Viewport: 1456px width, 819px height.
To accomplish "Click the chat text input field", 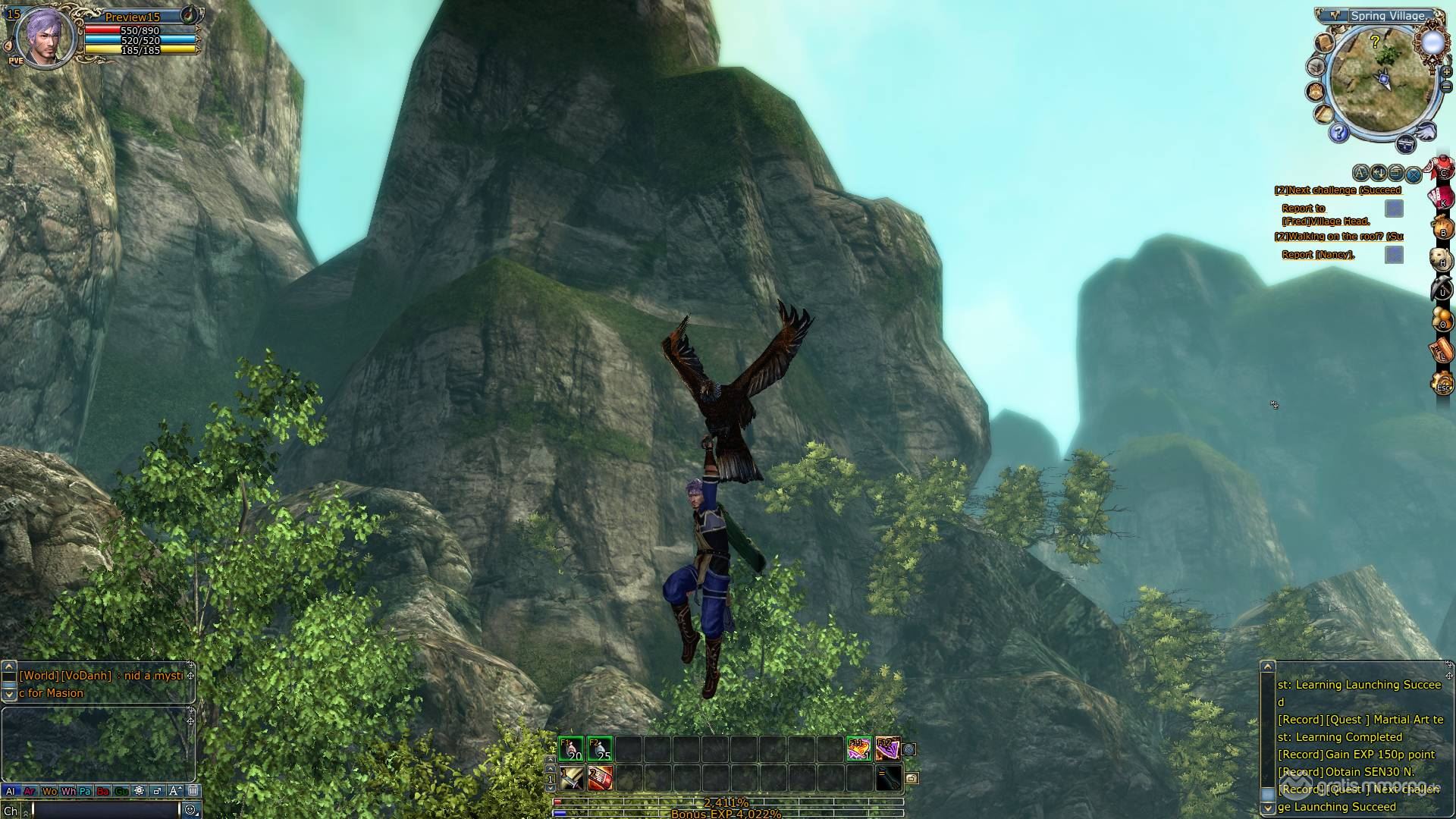I will [105, 810].
